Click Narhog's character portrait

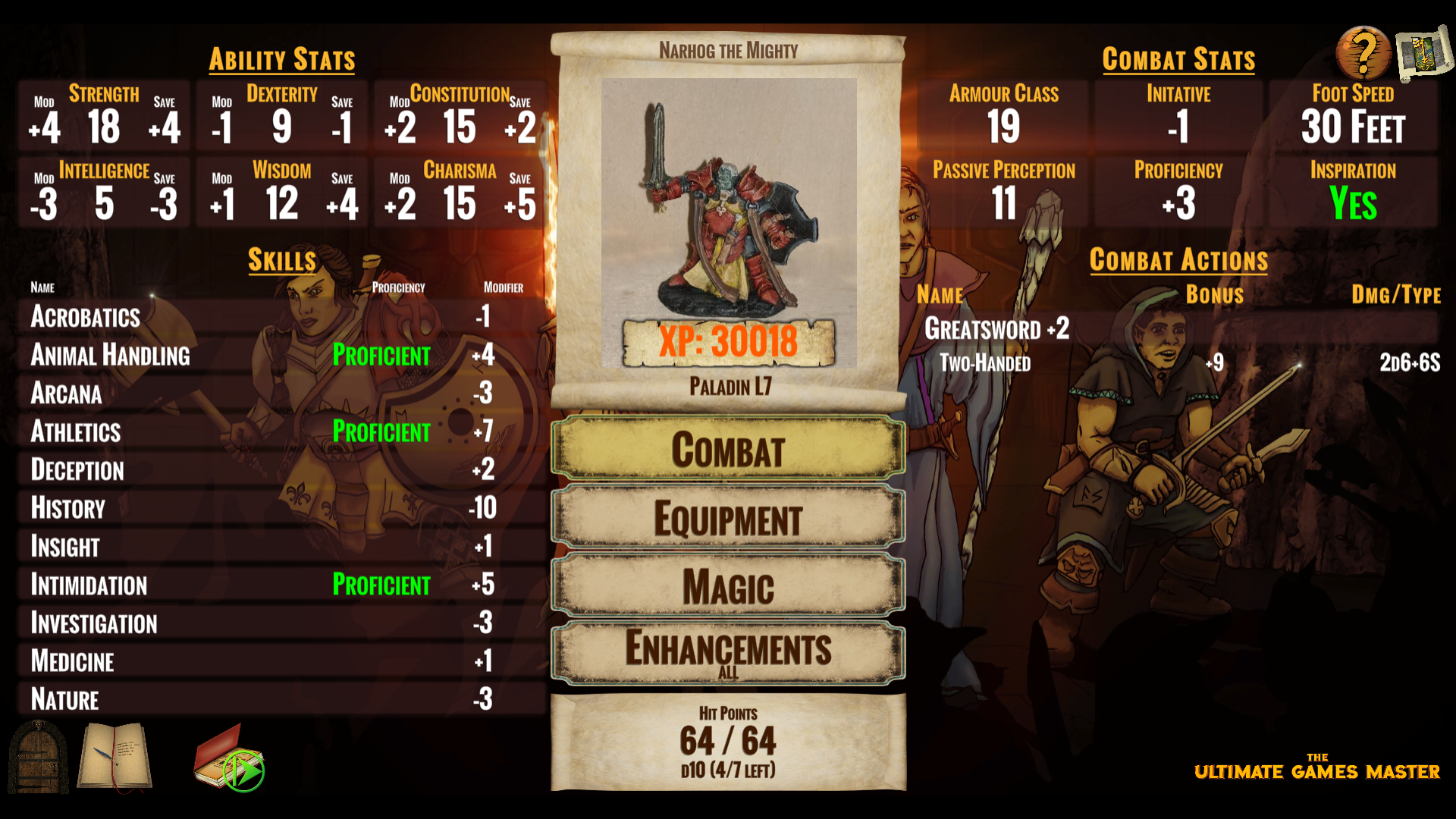click(729, 201)
